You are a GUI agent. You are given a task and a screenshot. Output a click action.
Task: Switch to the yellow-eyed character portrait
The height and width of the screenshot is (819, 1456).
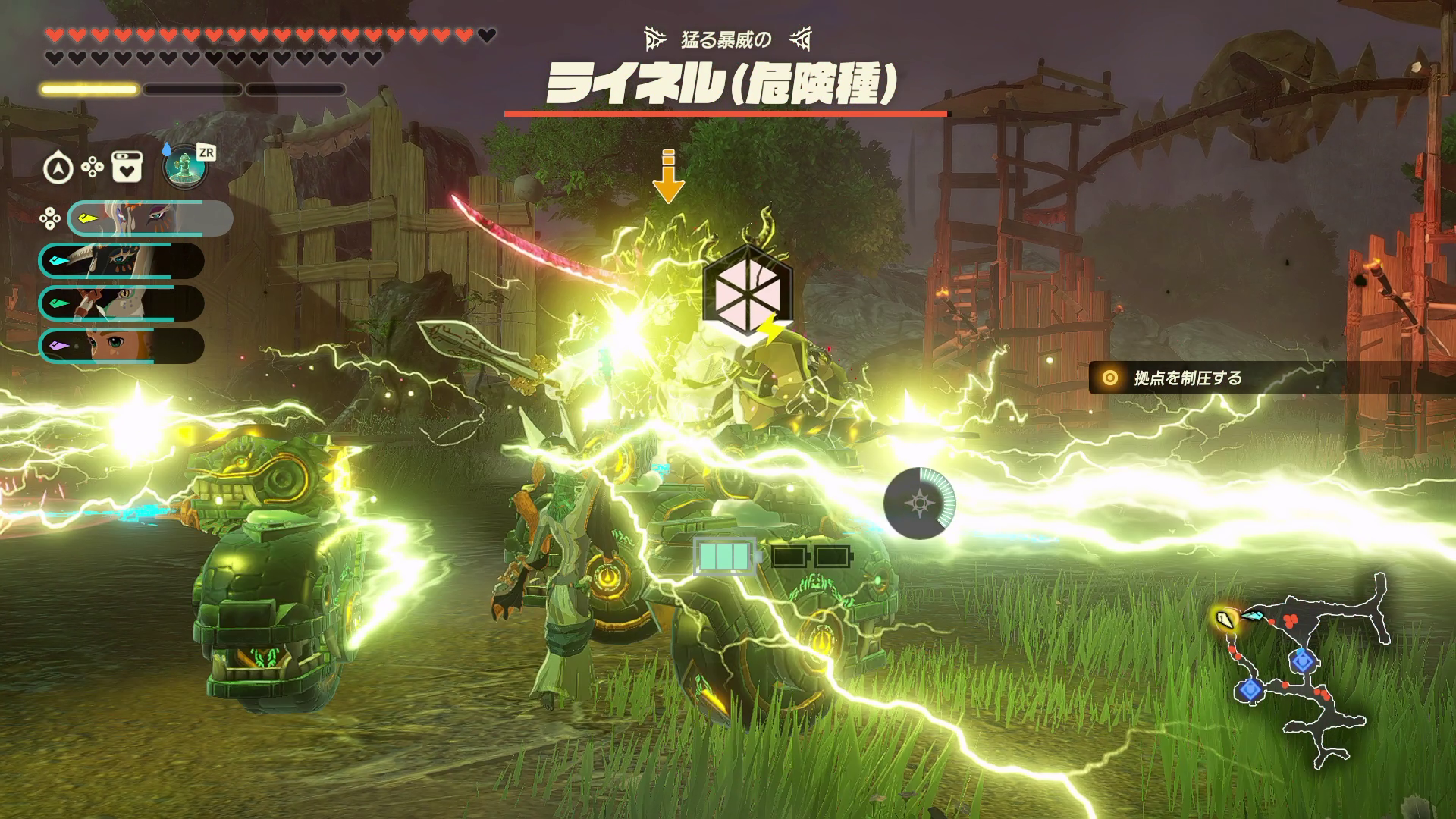coord(121,304)
